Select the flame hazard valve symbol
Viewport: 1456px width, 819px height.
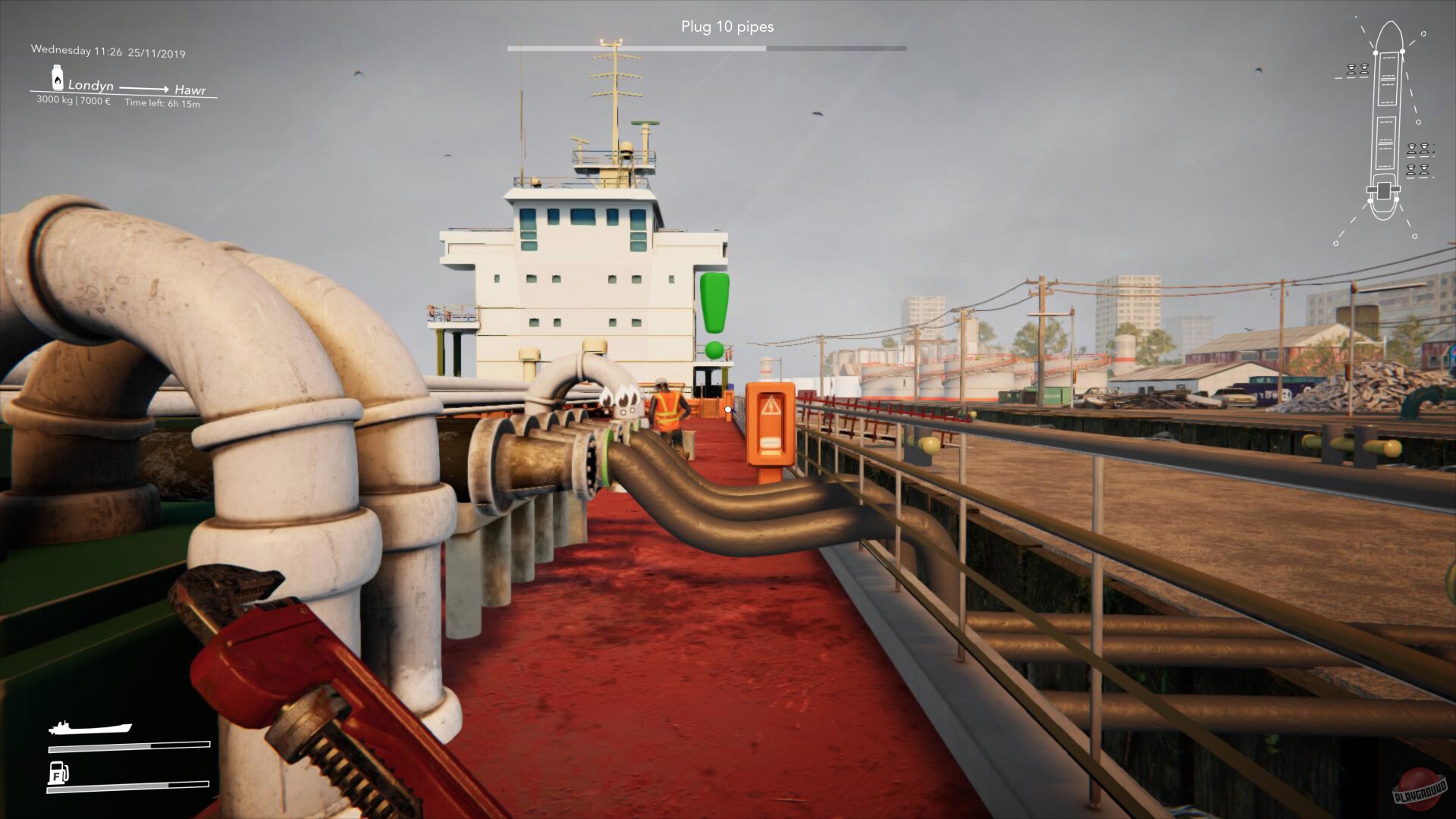click(x=622, y=400)
